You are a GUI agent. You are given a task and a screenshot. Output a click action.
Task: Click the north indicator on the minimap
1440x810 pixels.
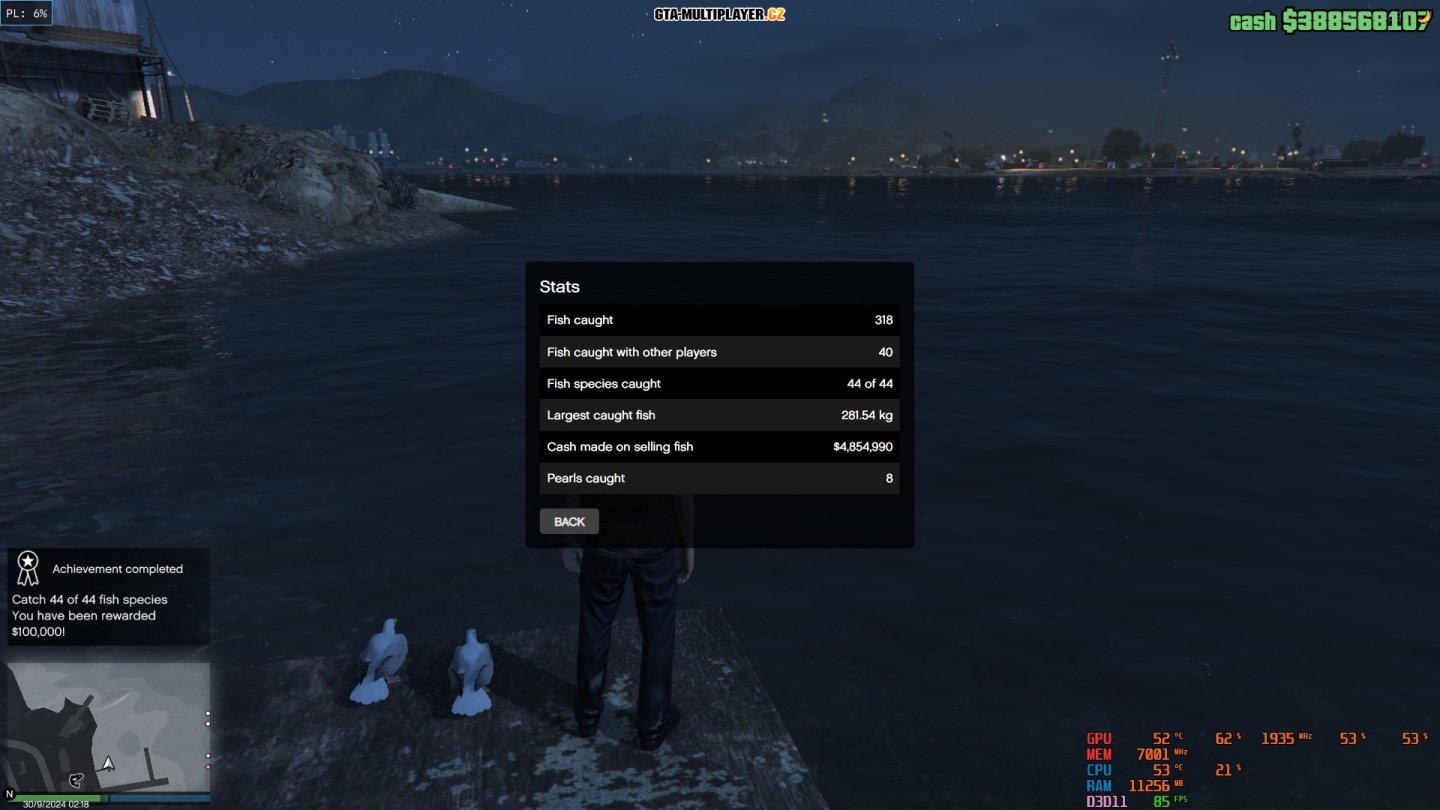[10, 793]
